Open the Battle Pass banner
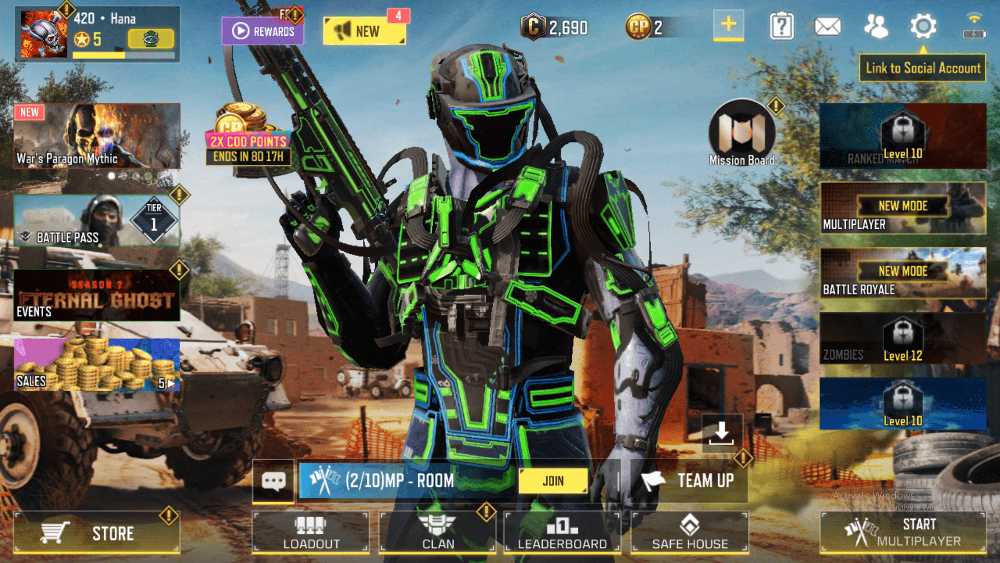 click(96, 221)
